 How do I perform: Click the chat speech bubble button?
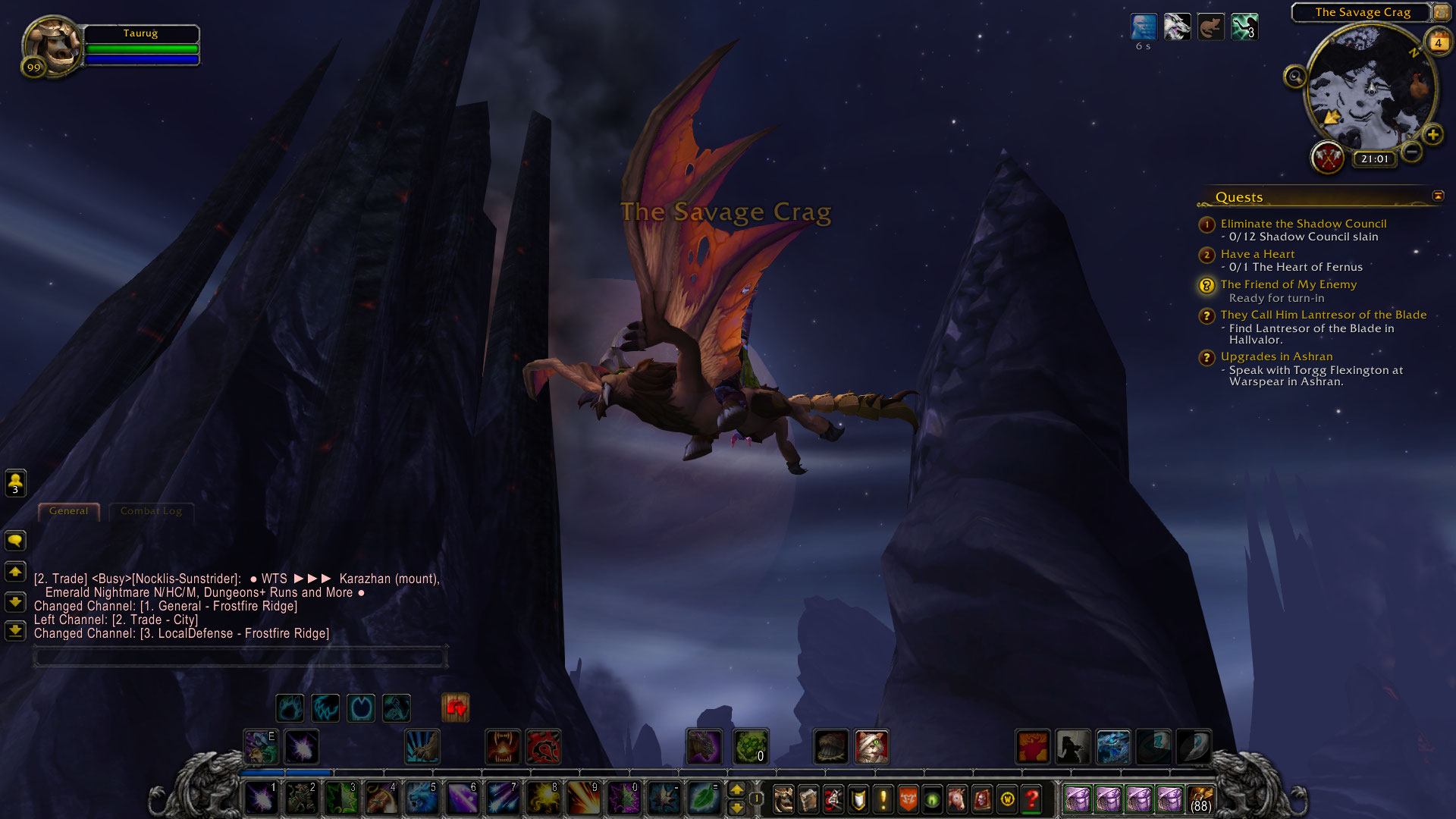coord(15,541)
